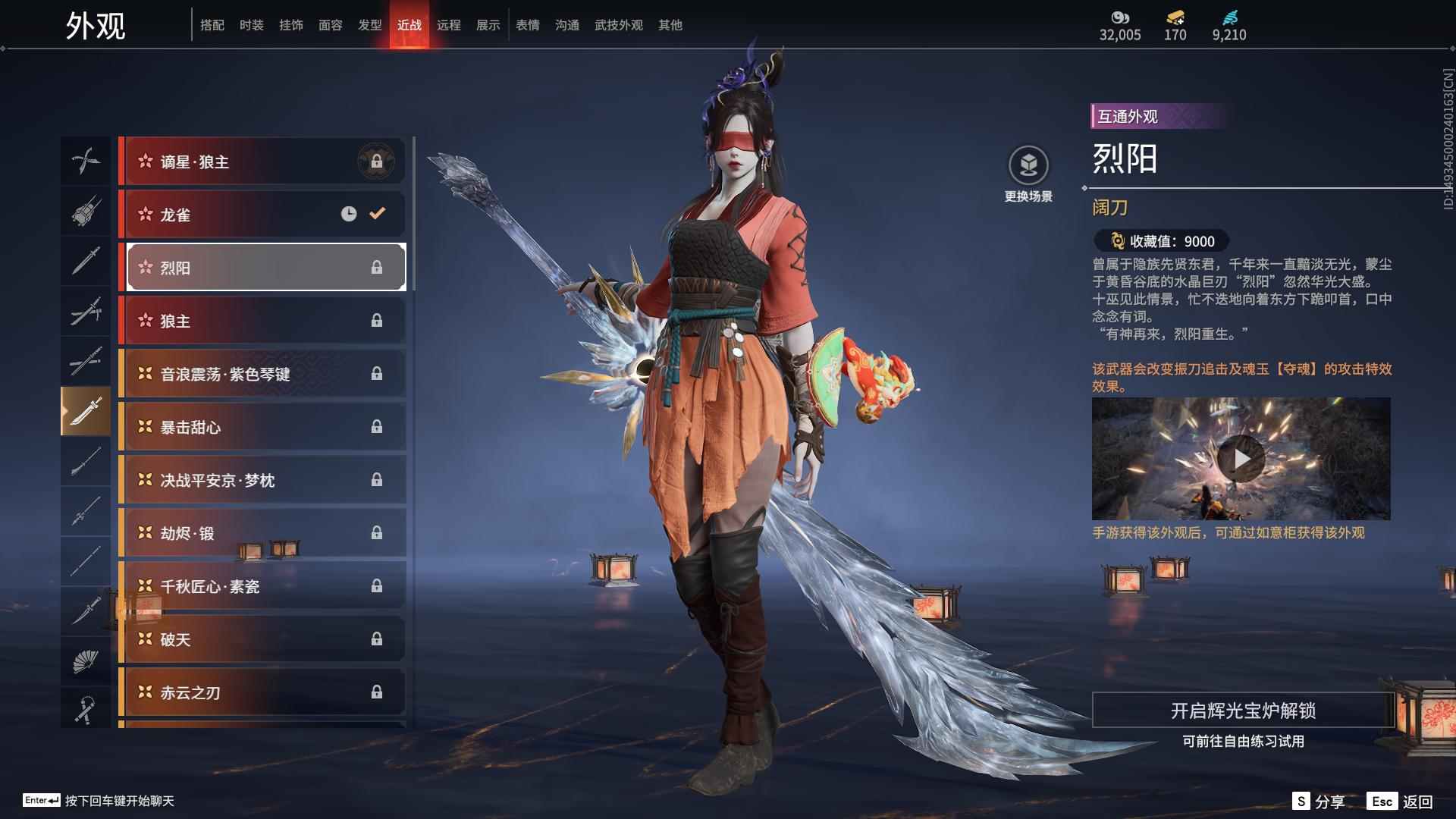Play the weapon effect preview video

pyautogui.click(x=1243, y=458)
